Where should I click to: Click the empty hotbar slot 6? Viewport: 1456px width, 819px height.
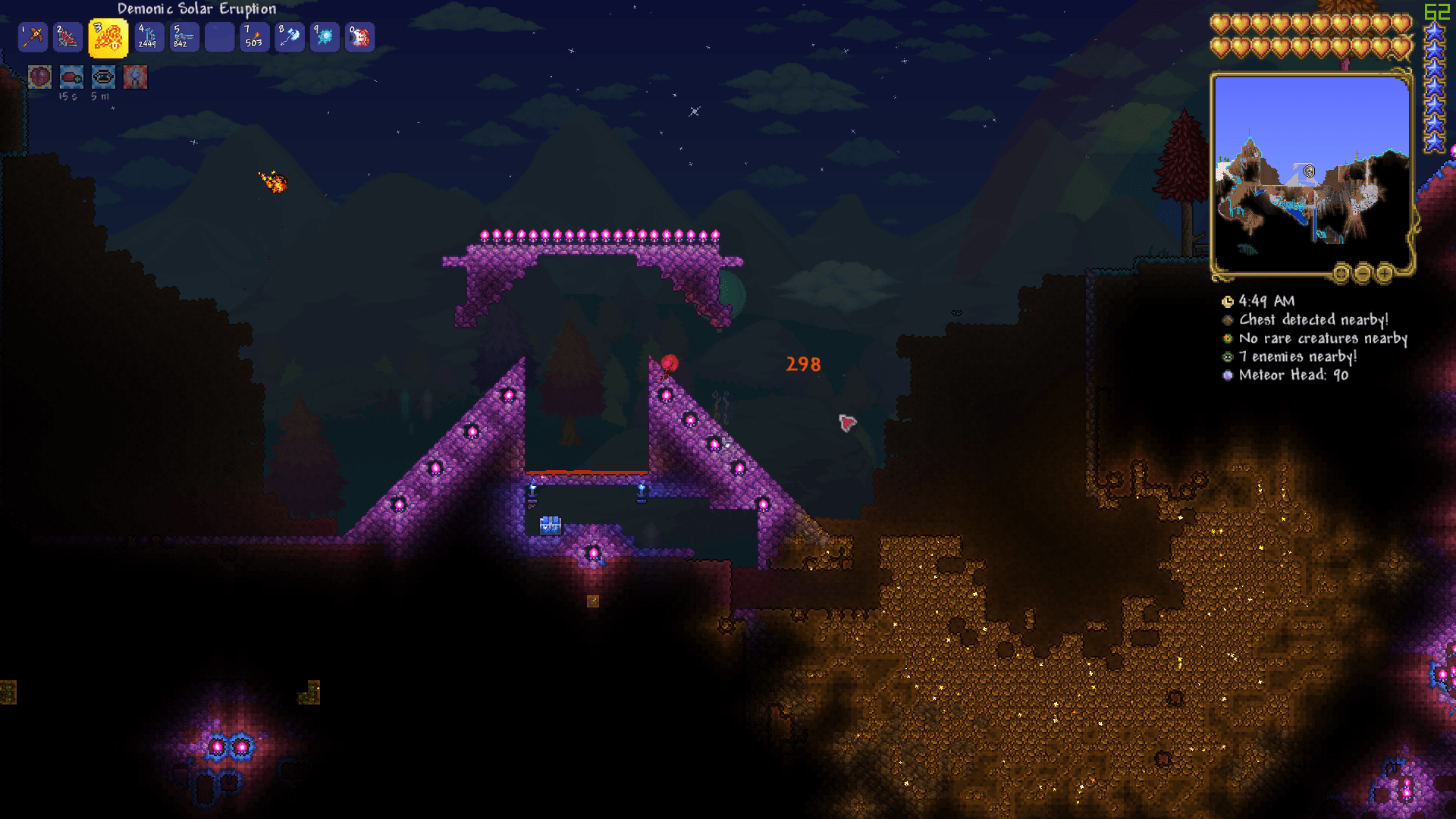[x=219, y=36]
